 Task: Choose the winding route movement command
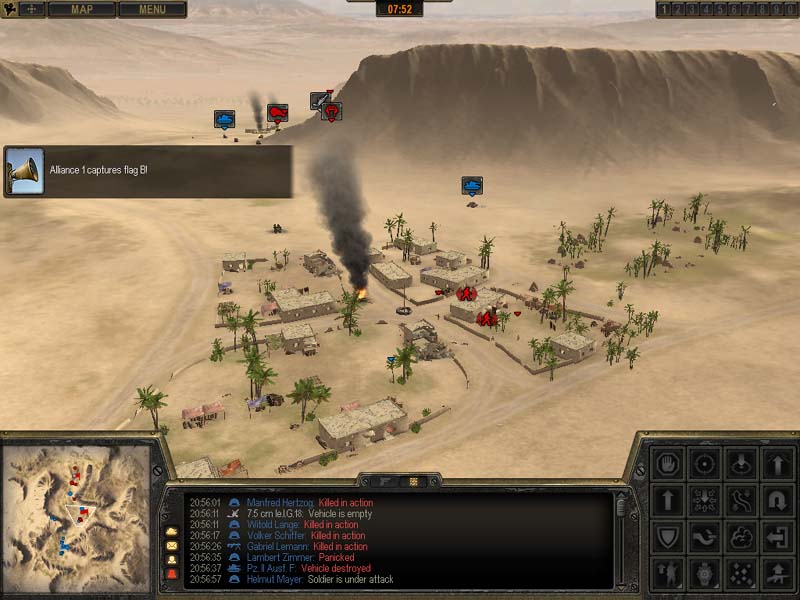741,500
